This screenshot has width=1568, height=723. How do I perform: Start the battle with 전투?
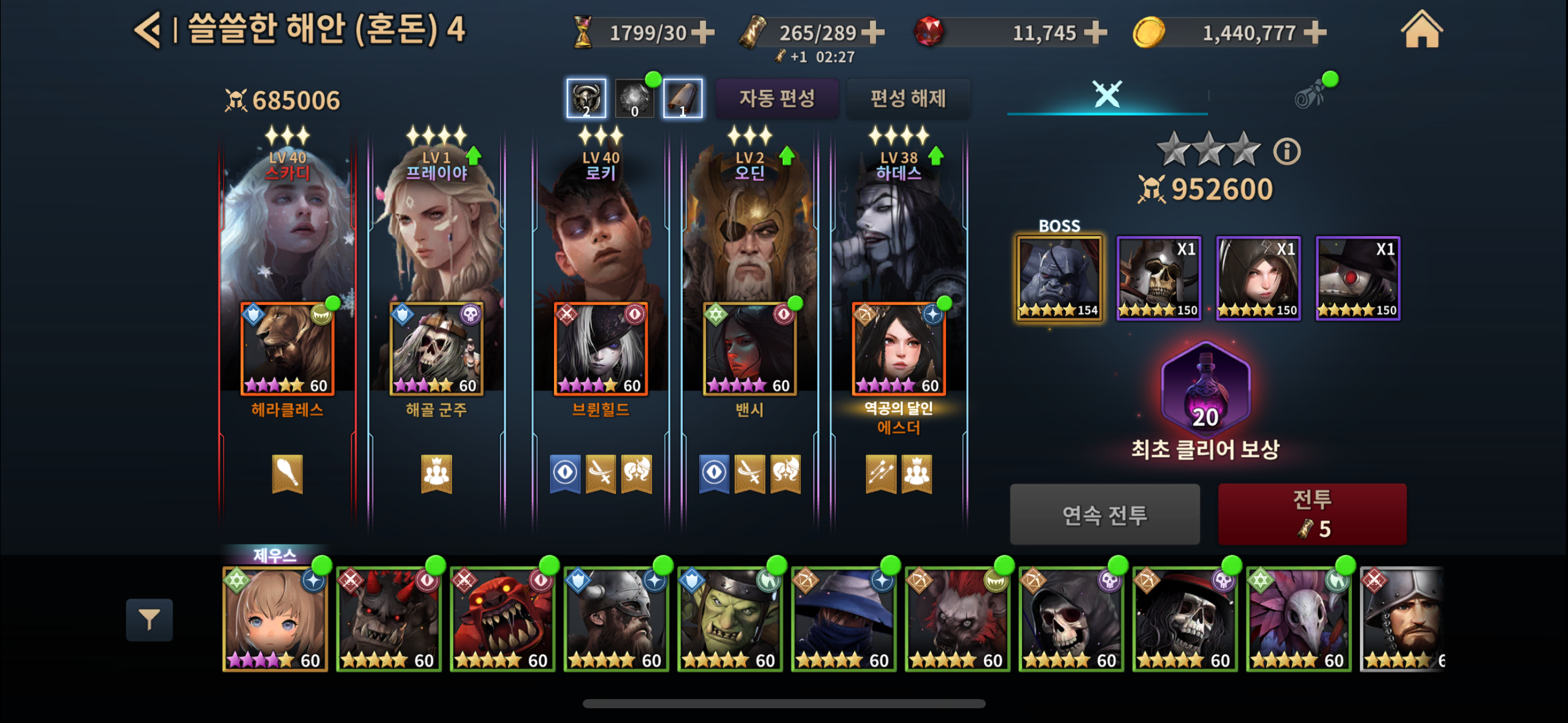coord(1312,514)
